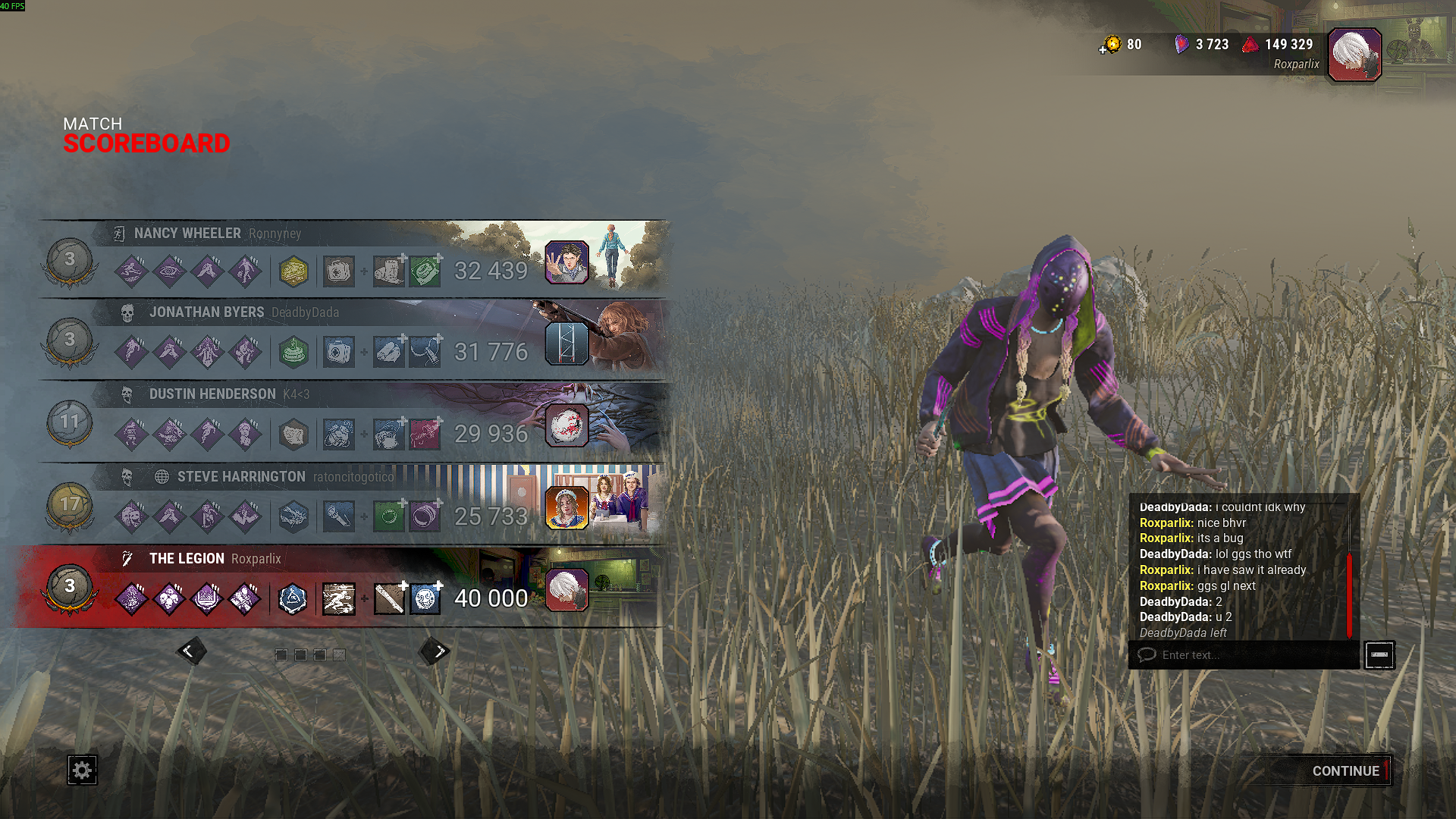
Task: Inspect Dustin Henderson's toolbox item
Action: (x=339, y=435)
